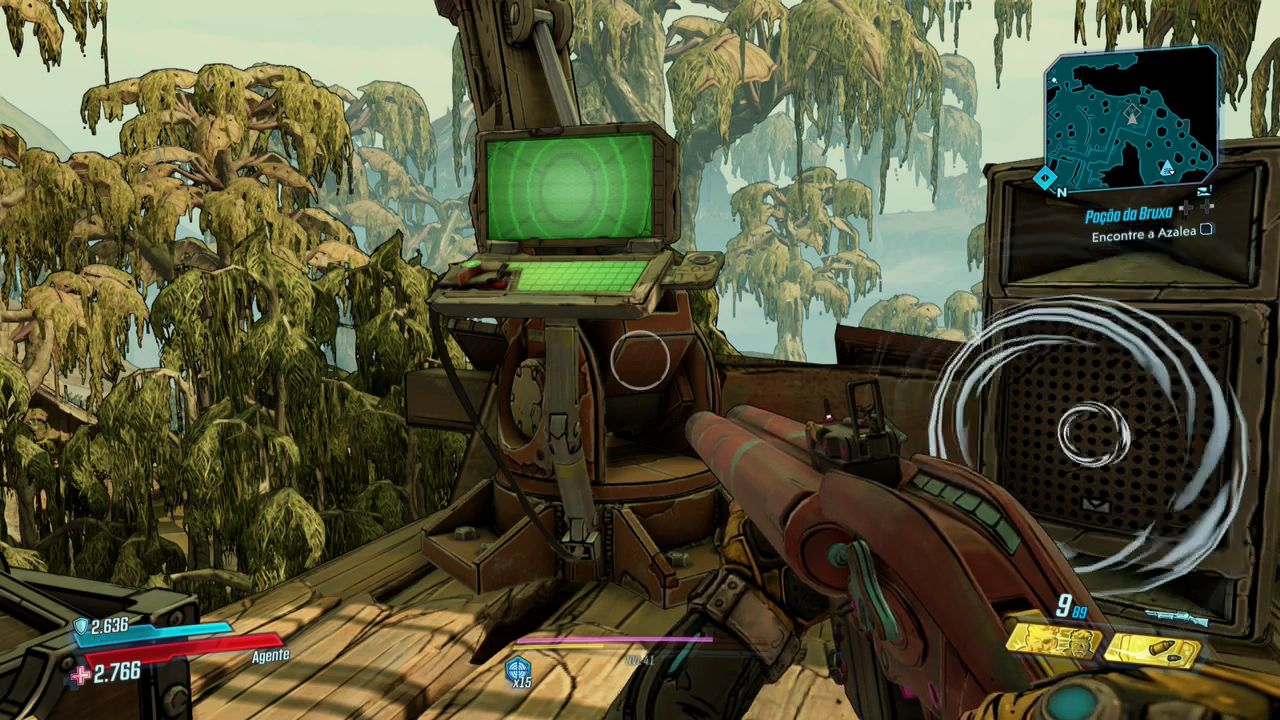Select the Poção da Bruxa mission tracker

1128,214
